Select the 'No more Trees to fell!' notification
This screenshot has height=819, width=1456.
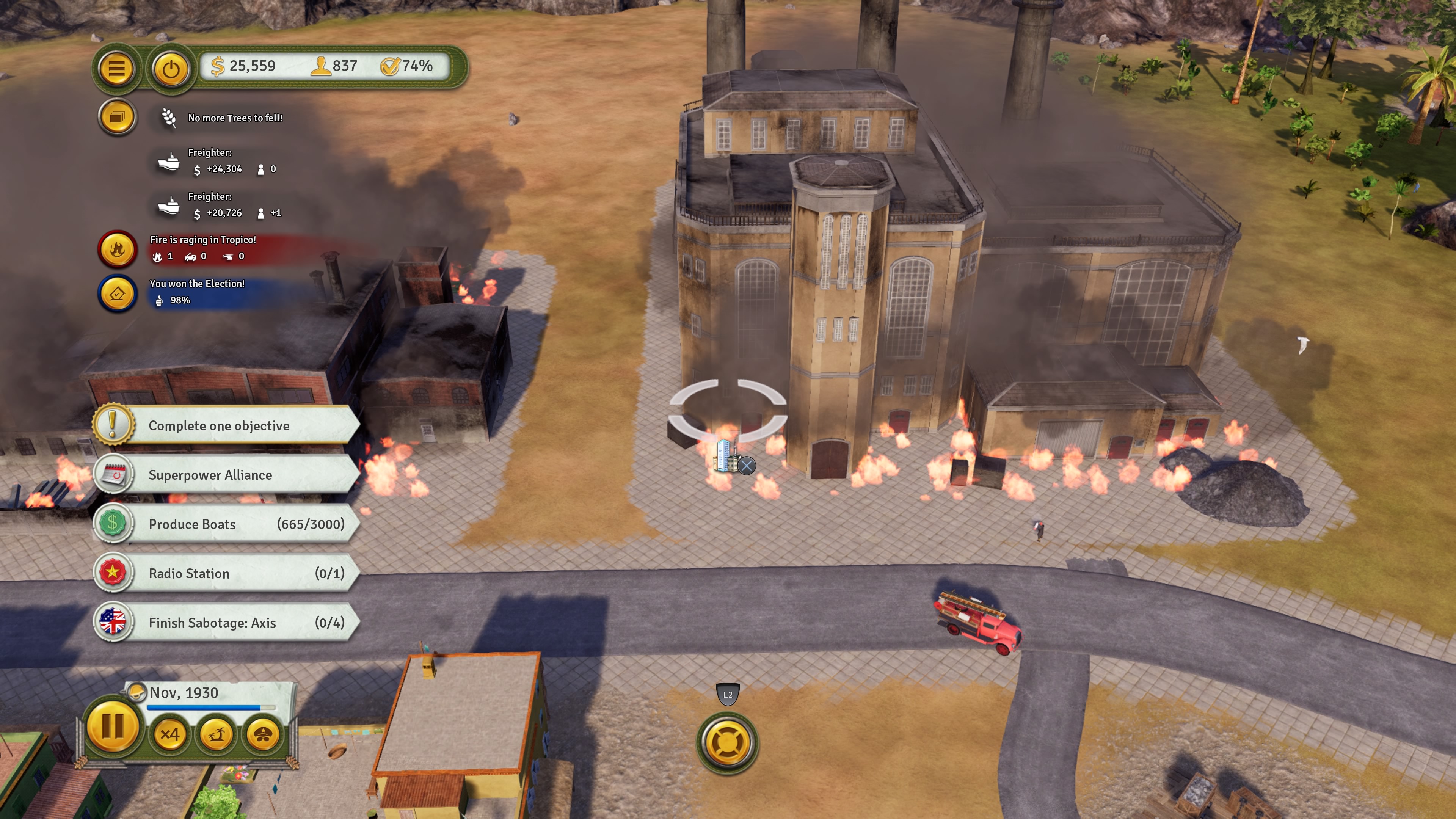click(x=235, y=118)
